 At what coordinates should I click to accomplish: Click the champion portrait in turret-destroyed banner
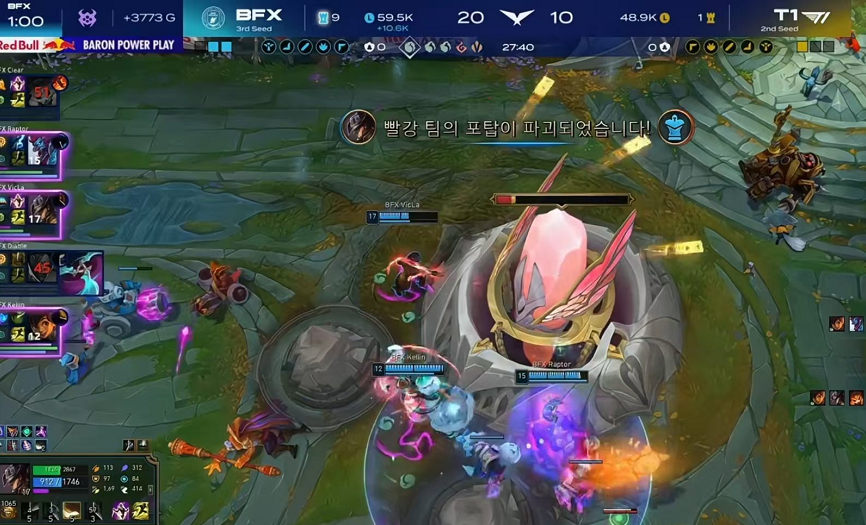(358, 128)
